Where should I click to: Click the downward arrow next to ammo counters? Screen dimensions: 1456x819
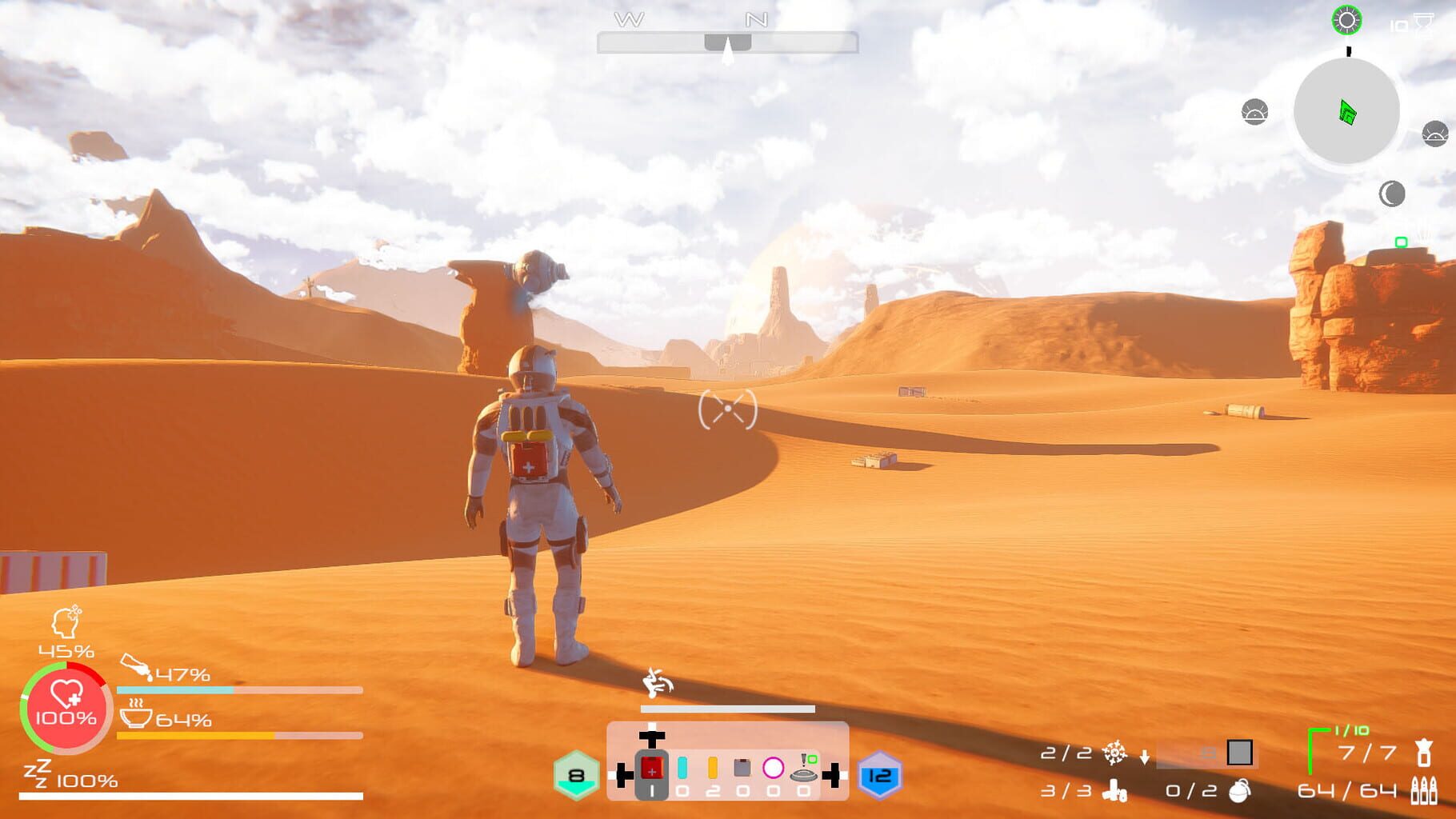coord(1145,757)
